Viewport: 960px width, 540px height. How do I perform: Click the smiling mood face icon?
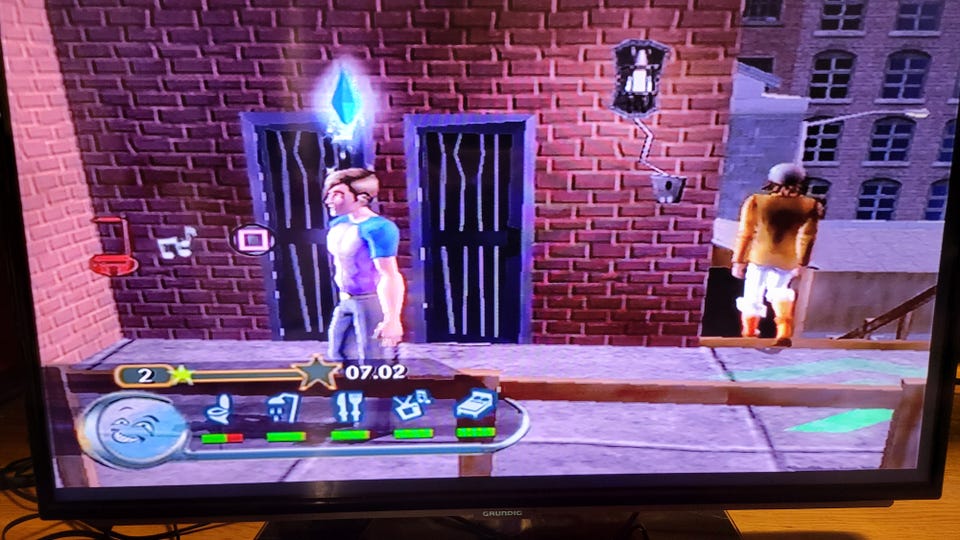135,430
